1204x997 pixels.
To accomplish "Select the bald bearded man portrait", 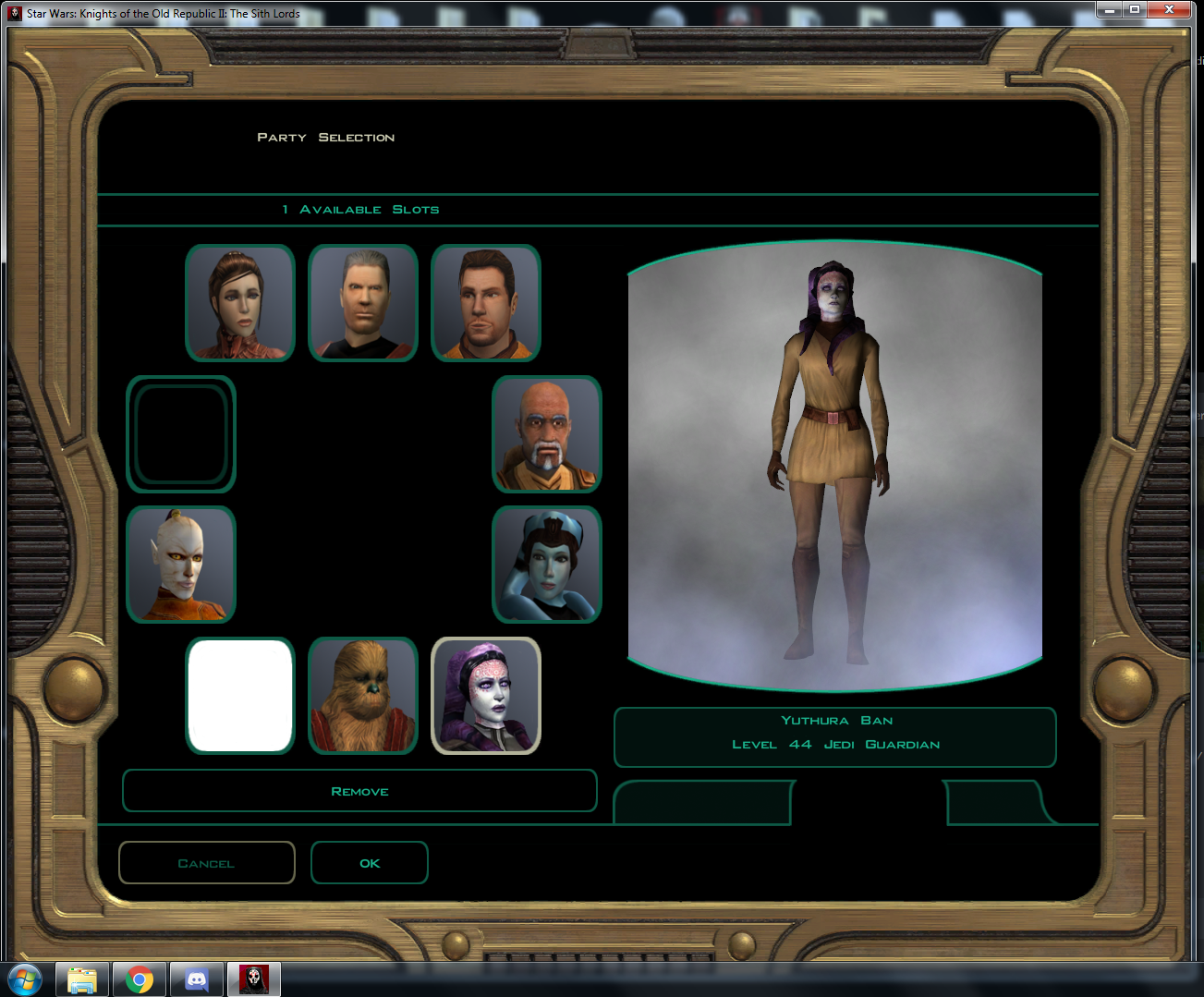I will (547, 434).
